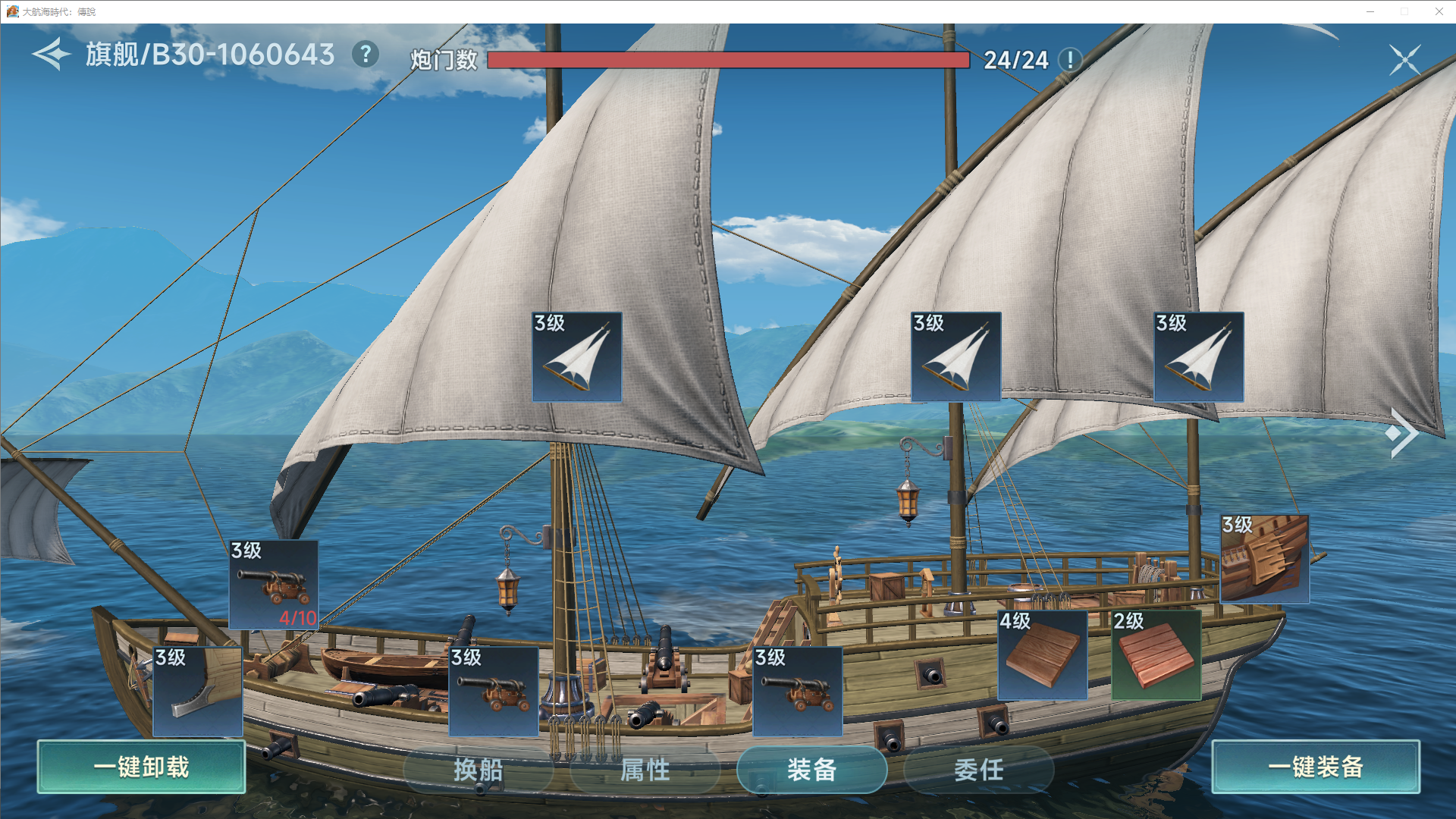Select the level 3 ram slot

click(x=198, y=691)
